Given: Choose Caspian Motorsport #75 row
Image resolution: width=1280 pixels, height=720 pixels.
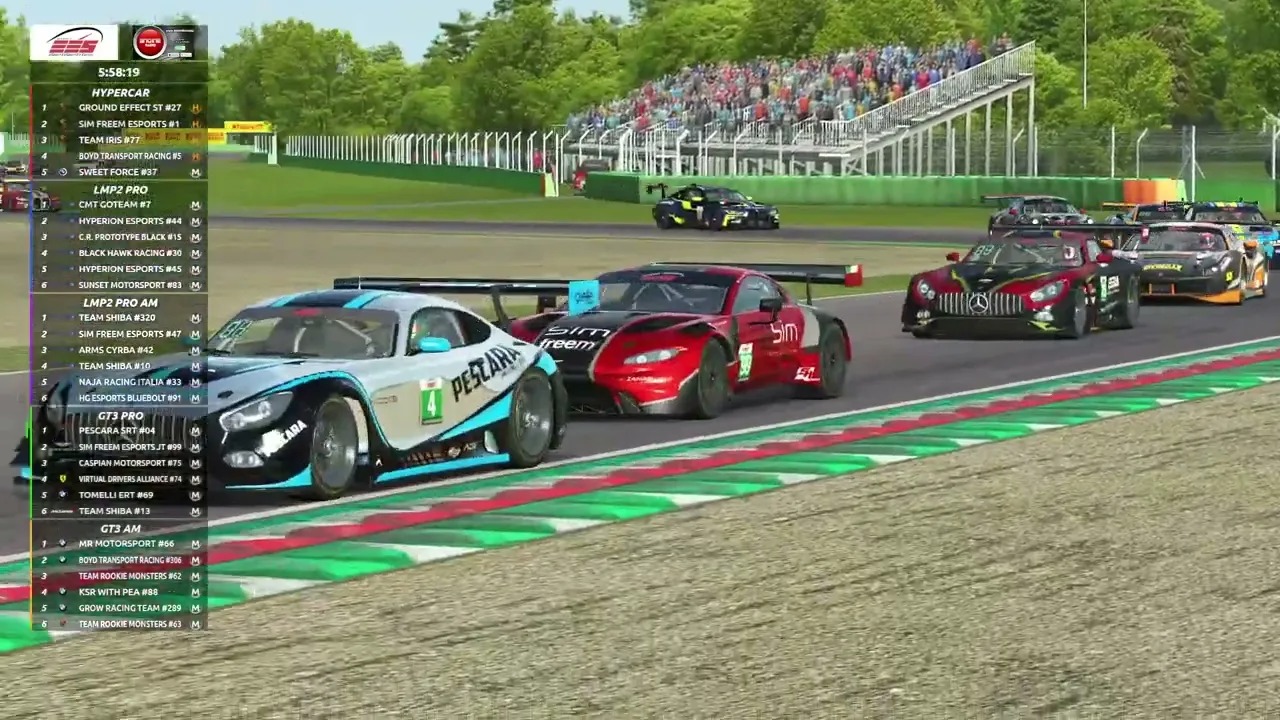Looking at the screenshot, I should [x=120, y=463].
